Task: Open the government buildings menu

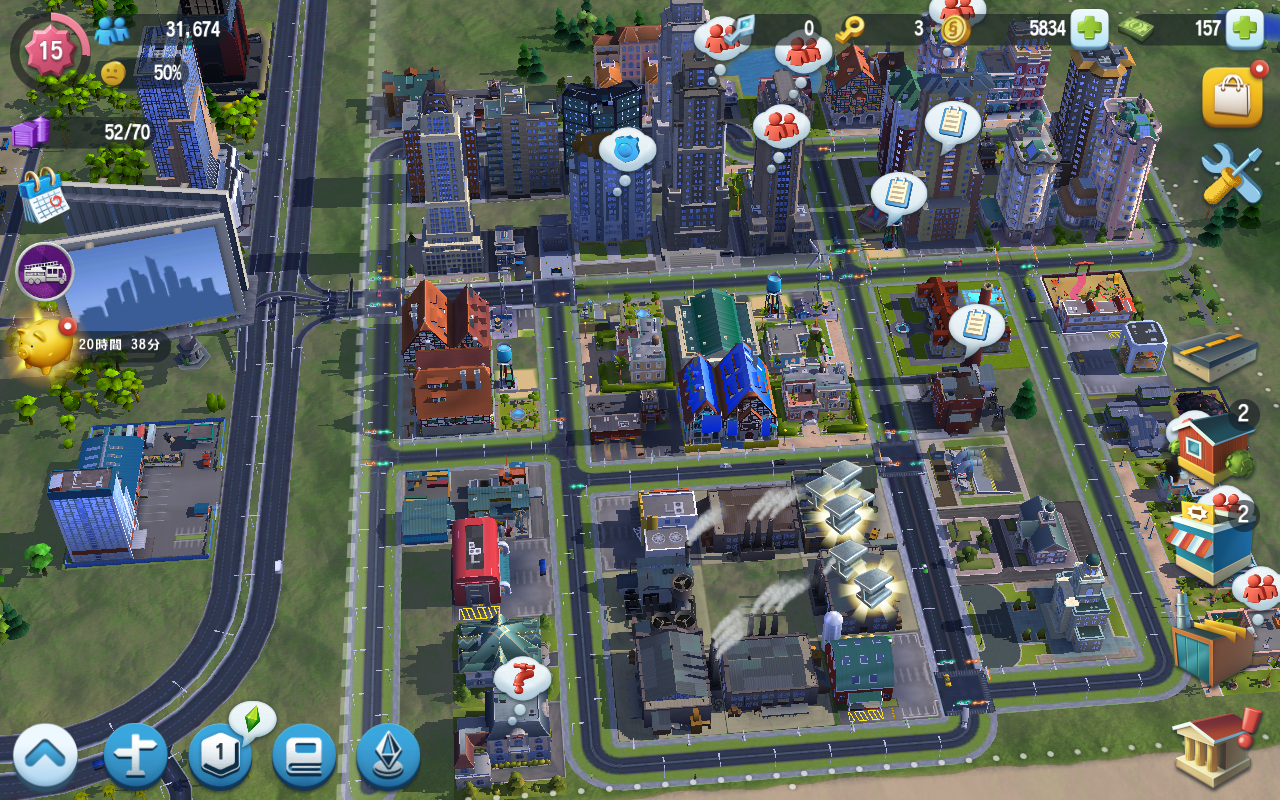Action: (x=1210, y=750)
